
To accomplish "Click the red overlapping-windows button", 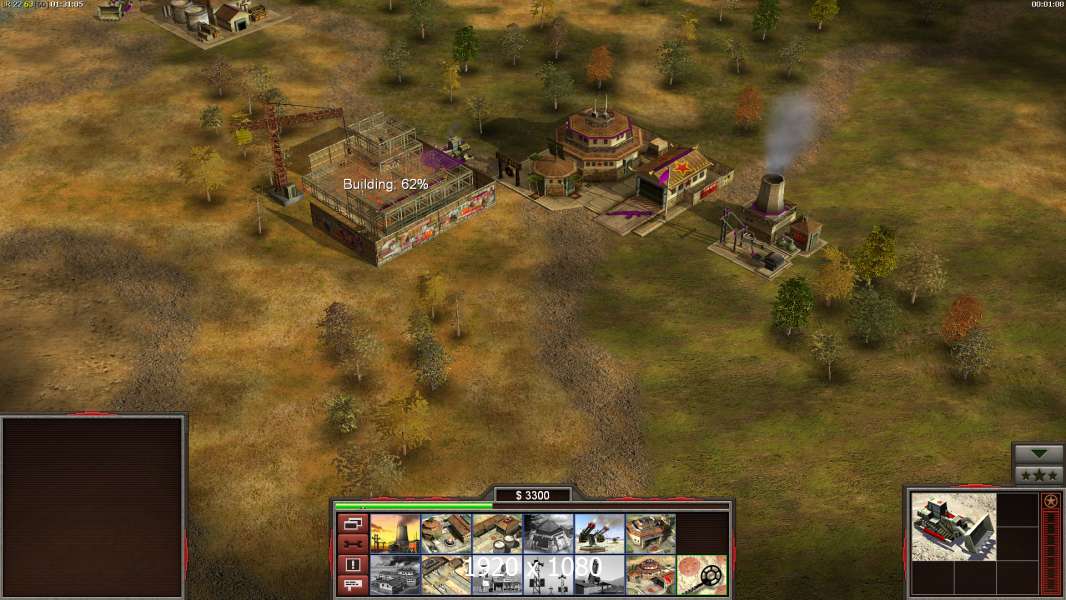I will coord(352,523).
